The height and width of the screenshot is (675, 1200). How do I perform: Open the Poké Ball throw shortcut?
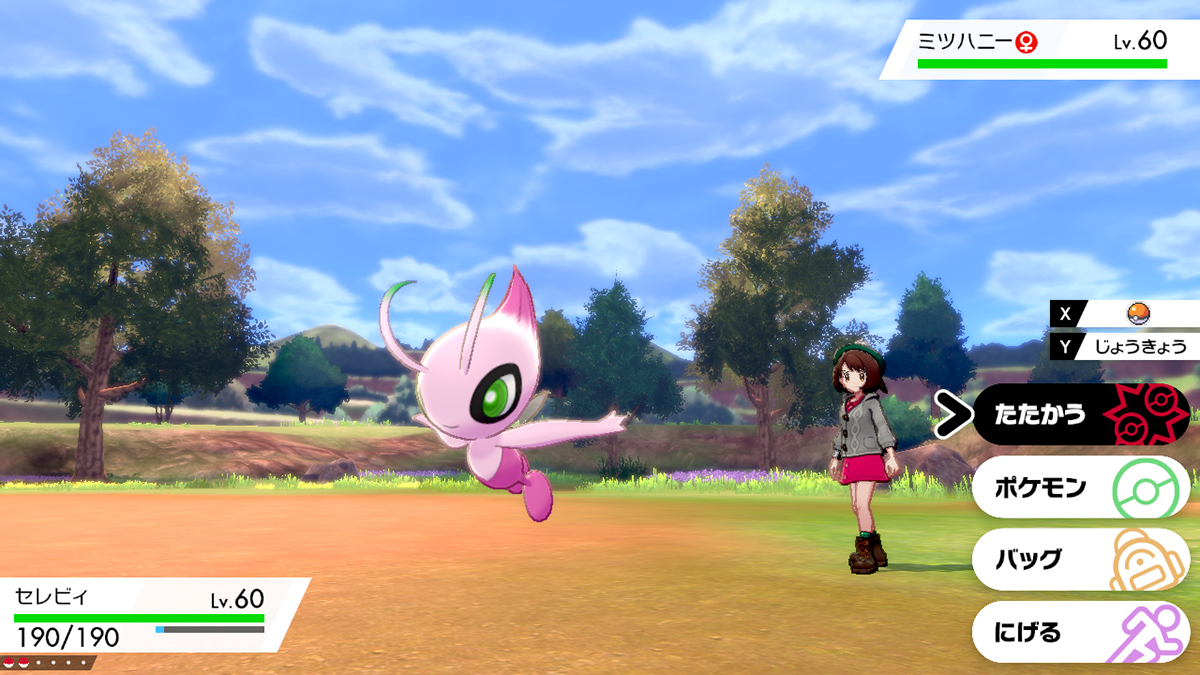pyautogui.click(x=1133, y=313)
